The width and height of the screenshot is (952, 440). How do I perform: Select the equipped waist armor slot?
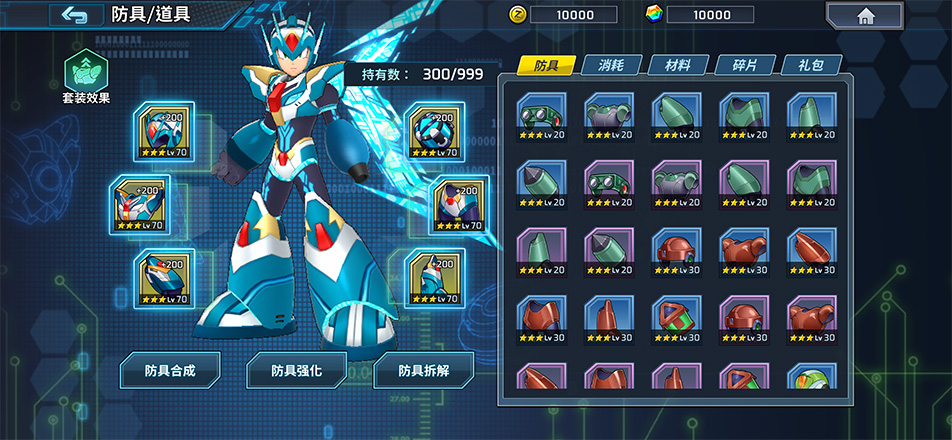point(460,204)
